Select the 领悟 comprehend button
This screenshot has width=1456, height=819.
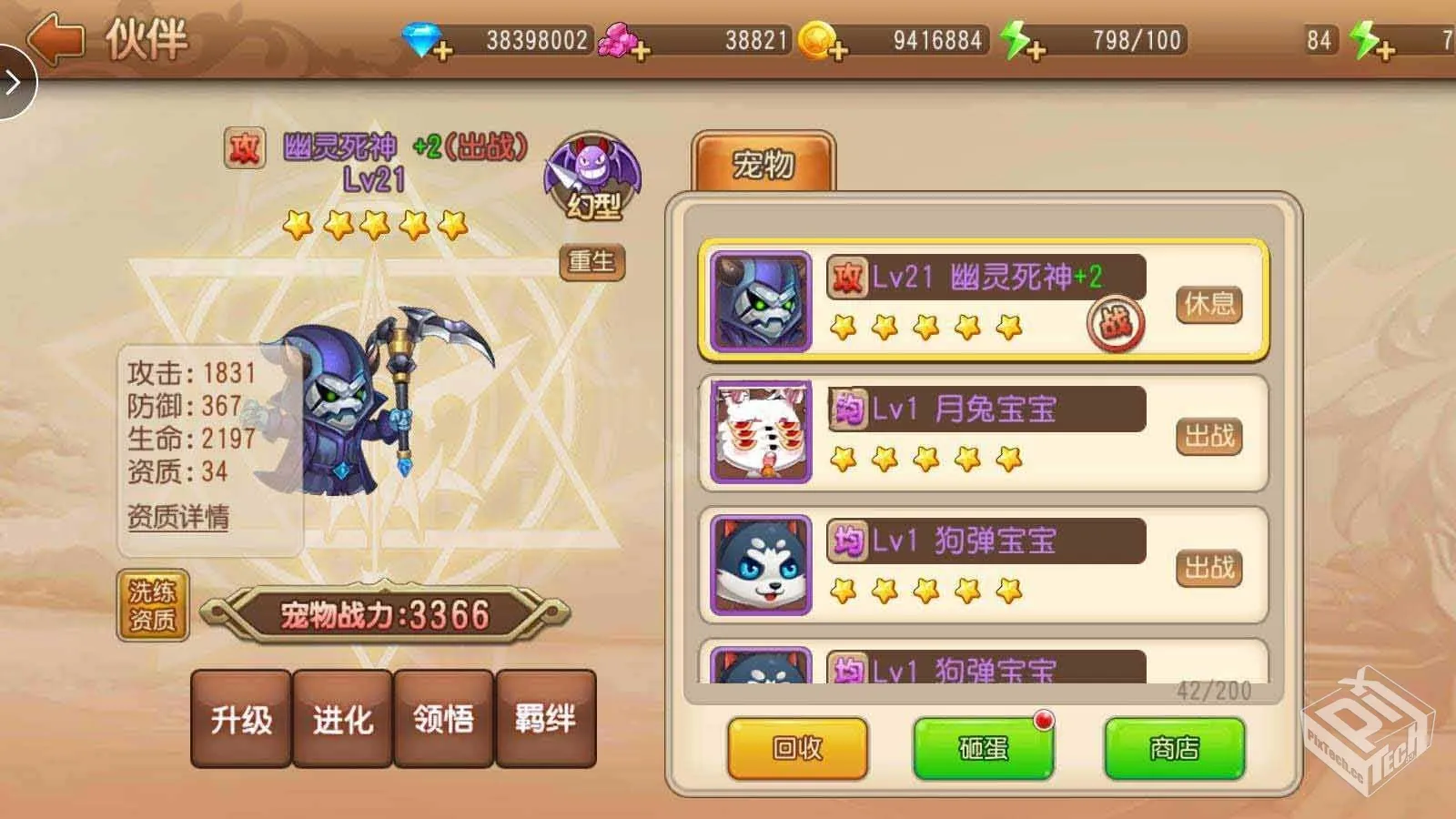(444, 720)
